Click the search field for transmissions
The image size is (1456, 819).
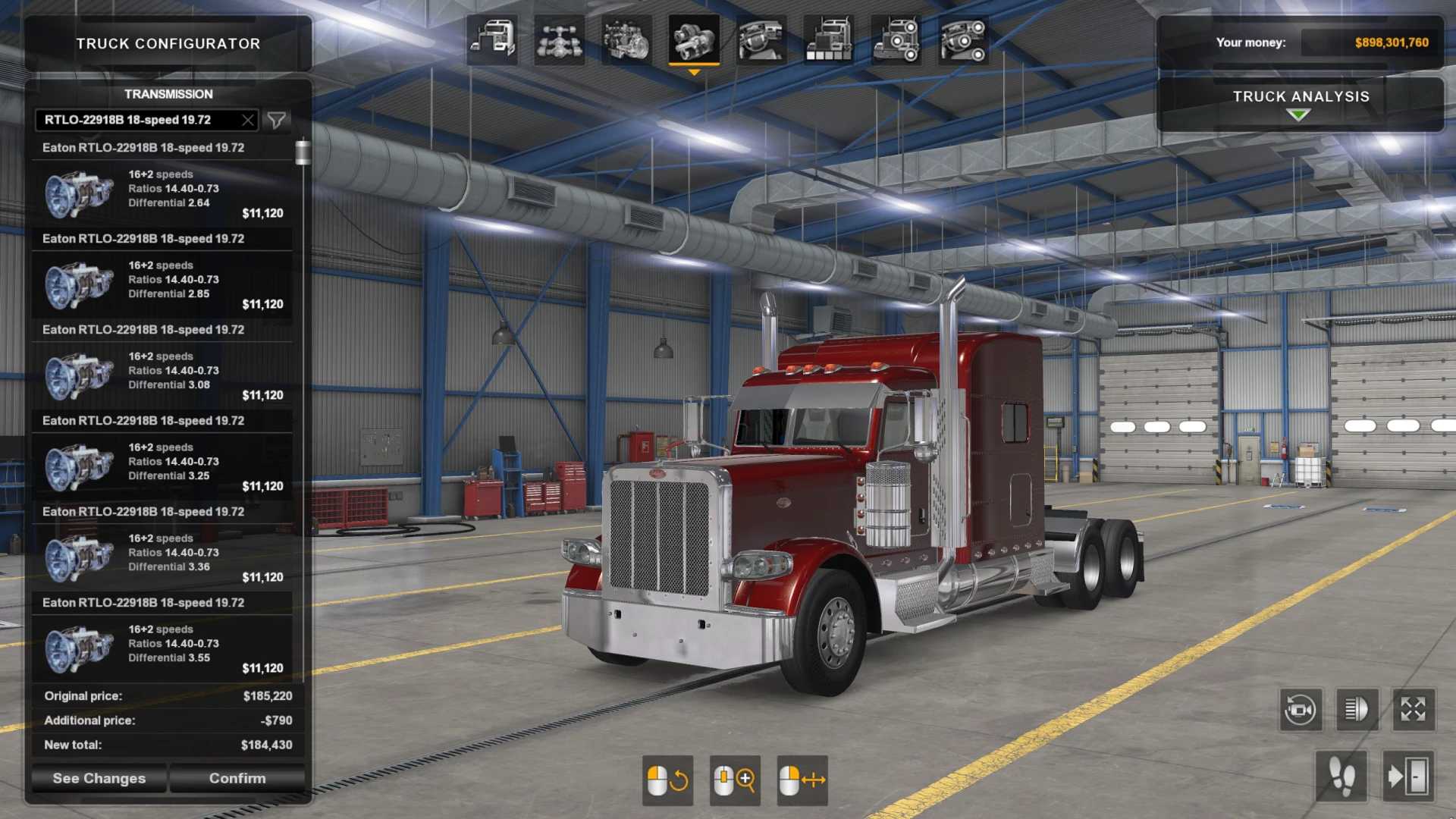coord(136,120)
